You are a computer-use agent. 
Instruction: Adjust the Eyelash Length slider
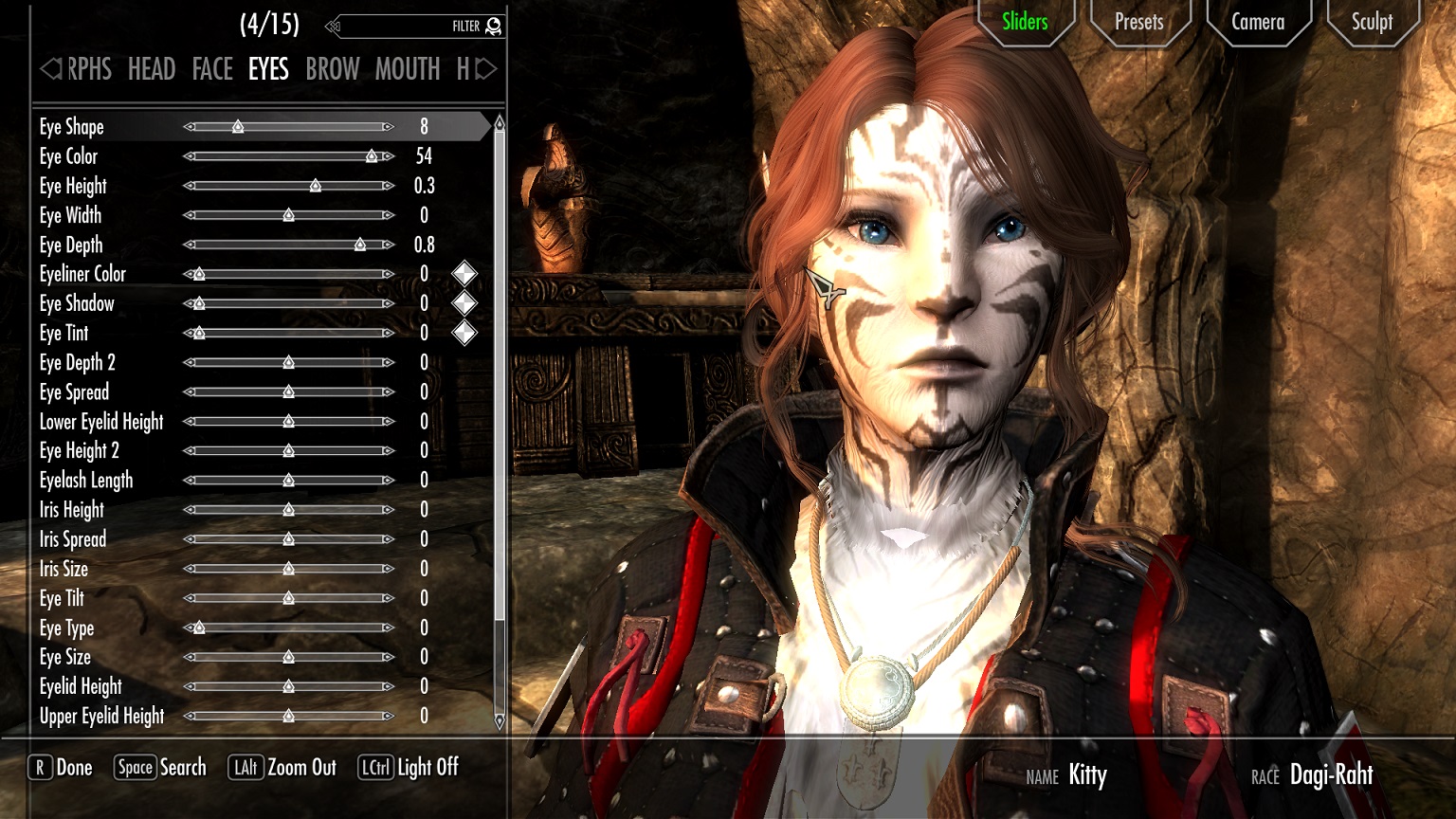click(289, 481)
